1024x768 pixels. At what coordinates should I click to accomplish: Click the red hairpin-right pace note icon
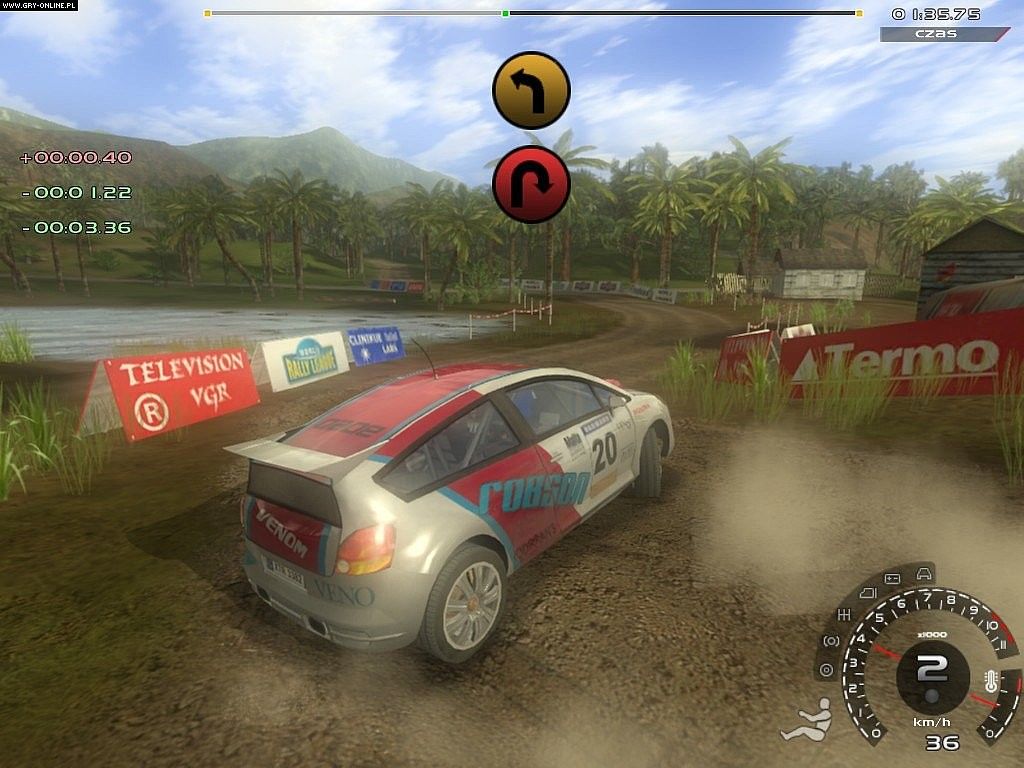tap(531, 184)
